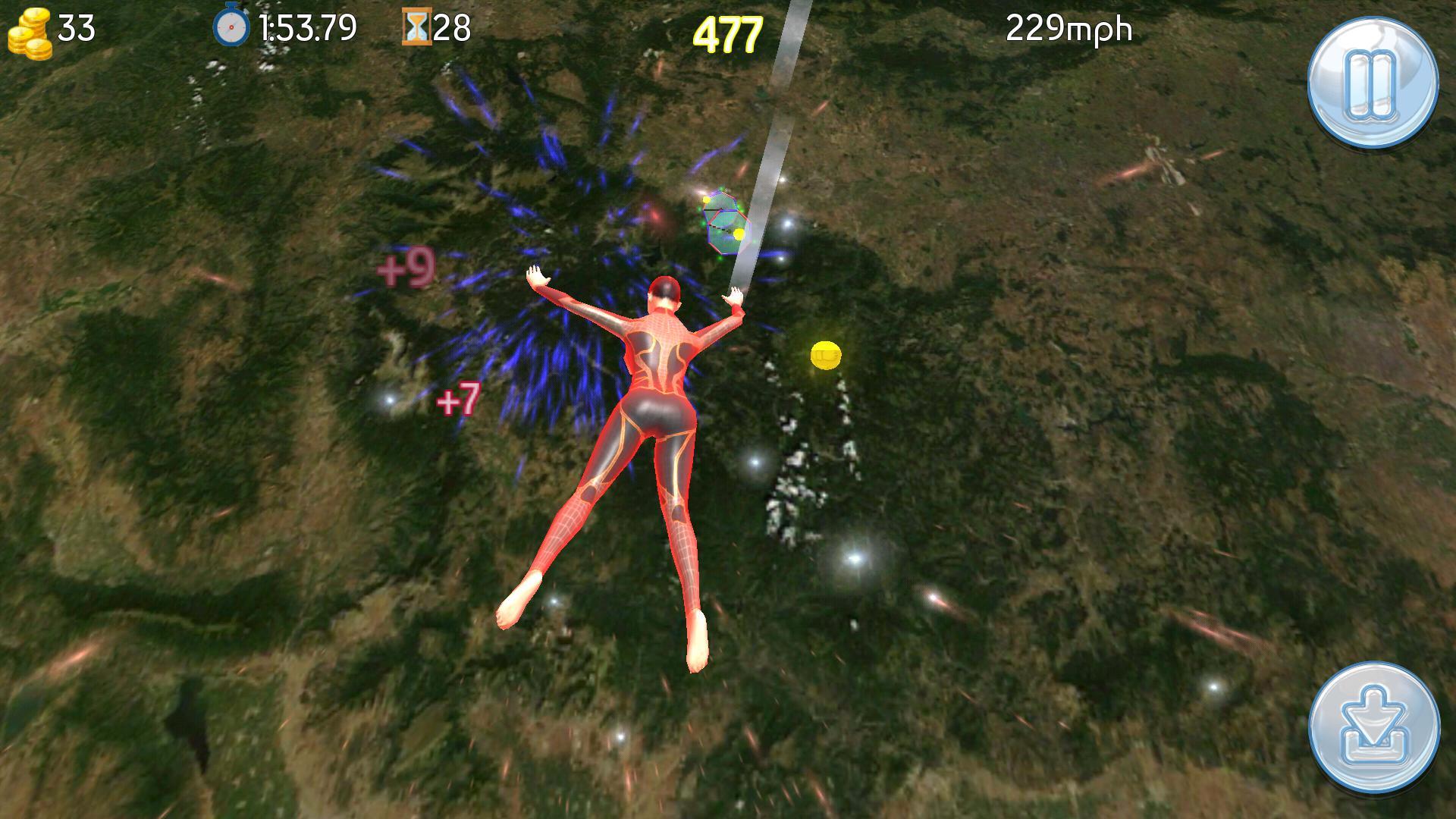
Task: Click the stopwatch timer icon
Action: pos(231,27)
